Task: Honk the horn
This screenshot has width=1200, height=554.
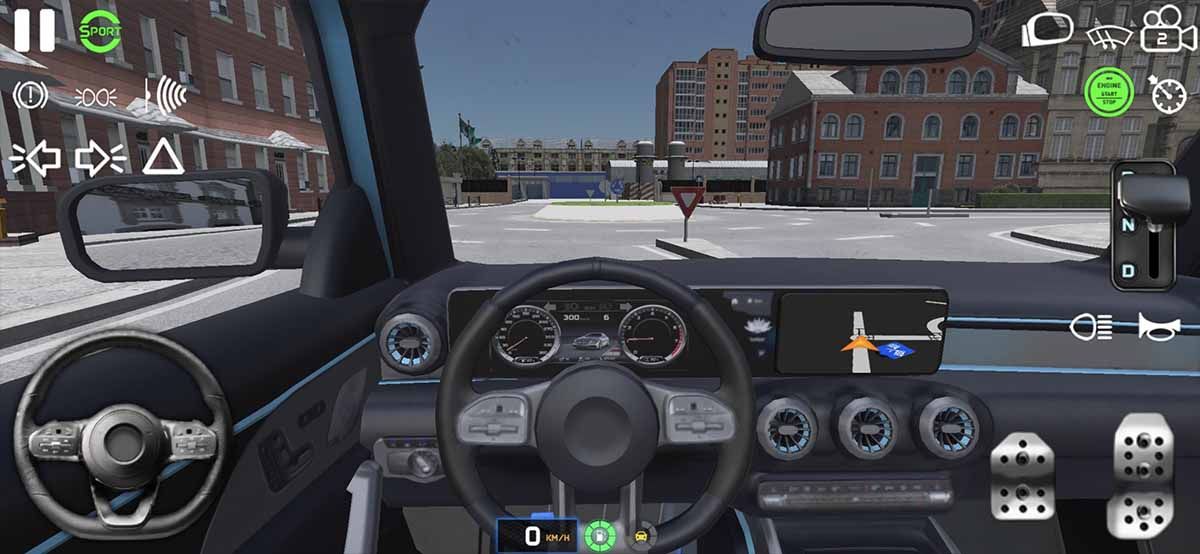Action: coord(1159,326)
